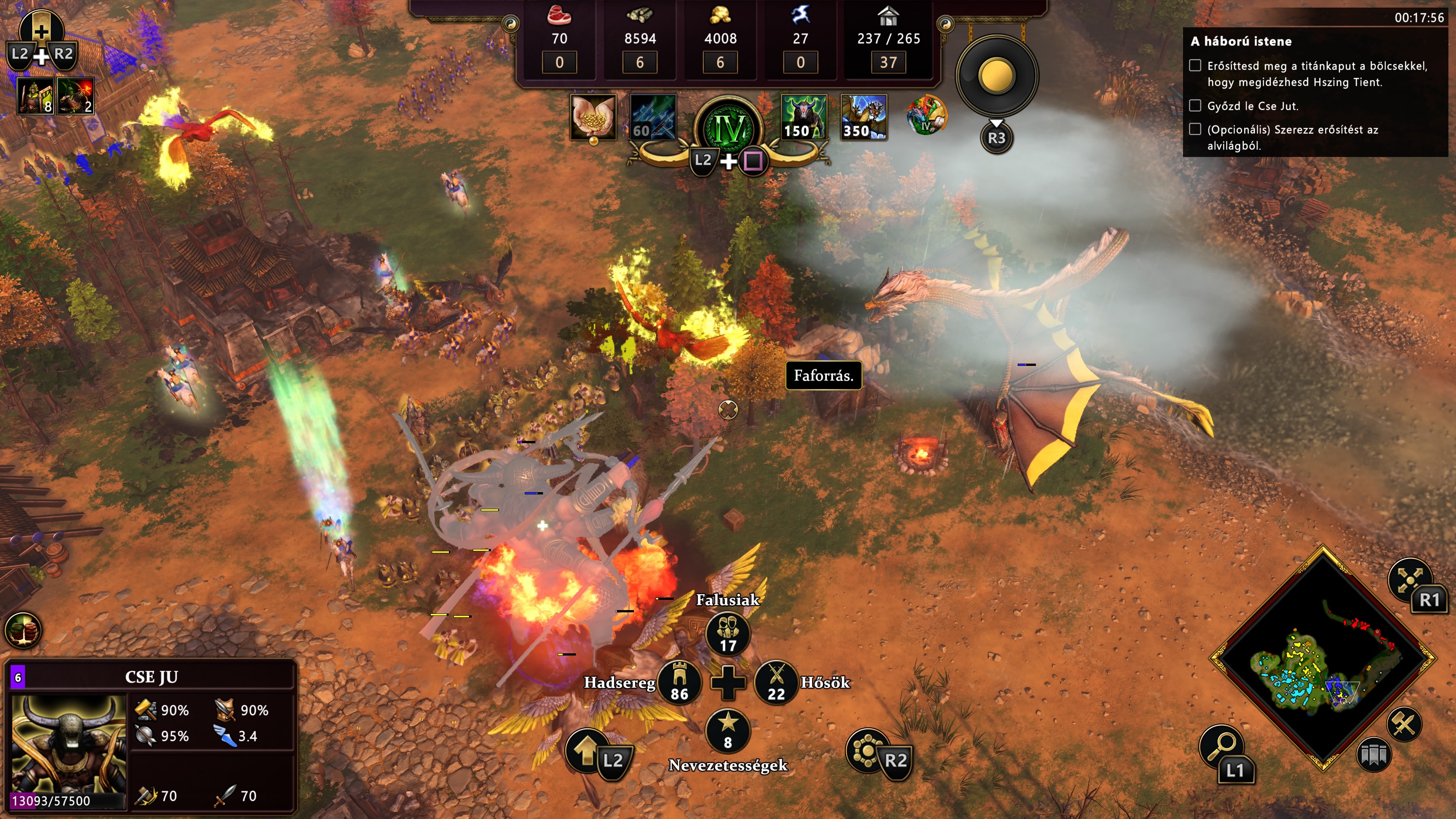Select the Falusiak villagers group
Image resolution: width=1456 pixels, height=819 pixels.
pyautogui.click(x=728, y=634)
